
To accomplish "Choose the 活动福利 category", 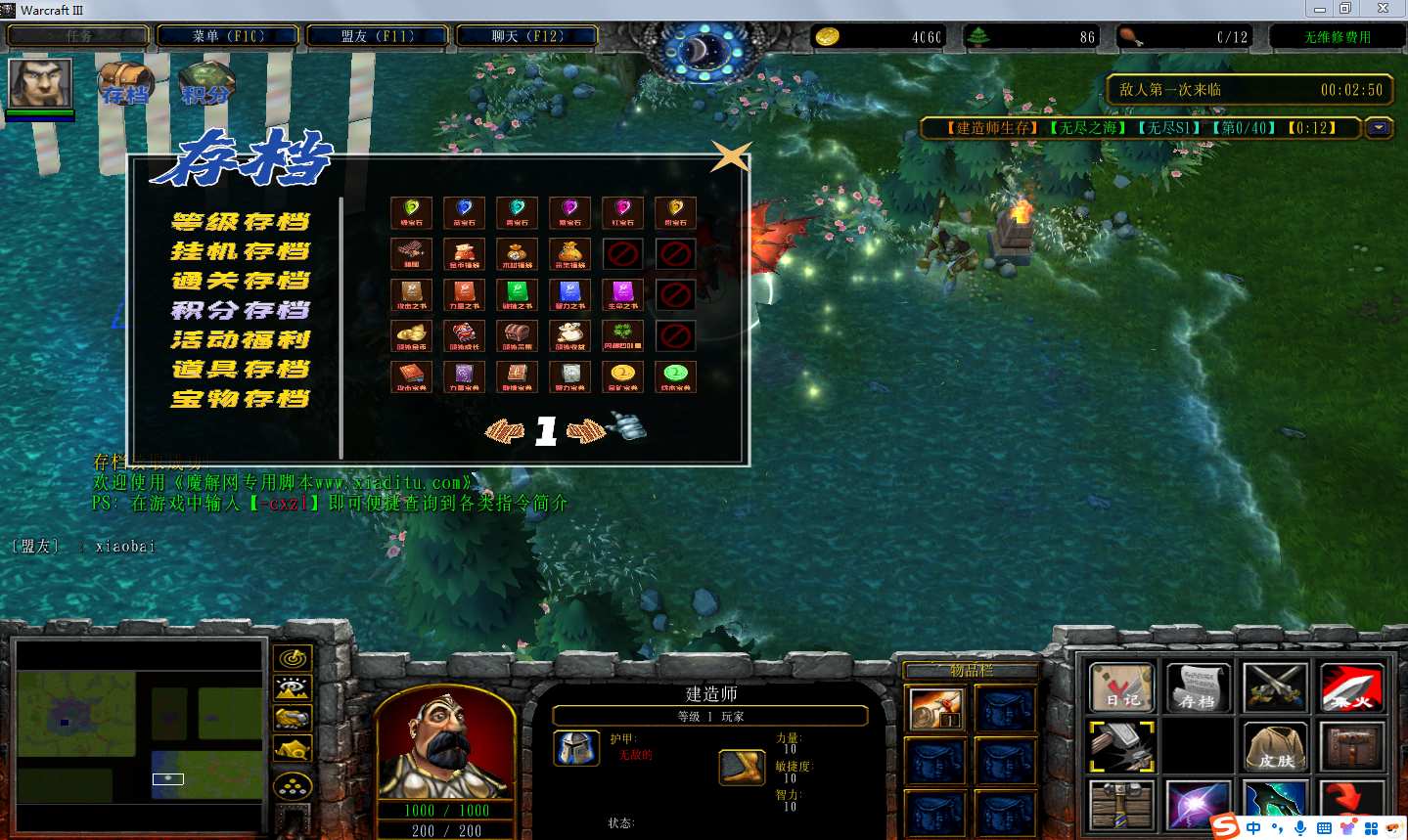I will 241,339.
